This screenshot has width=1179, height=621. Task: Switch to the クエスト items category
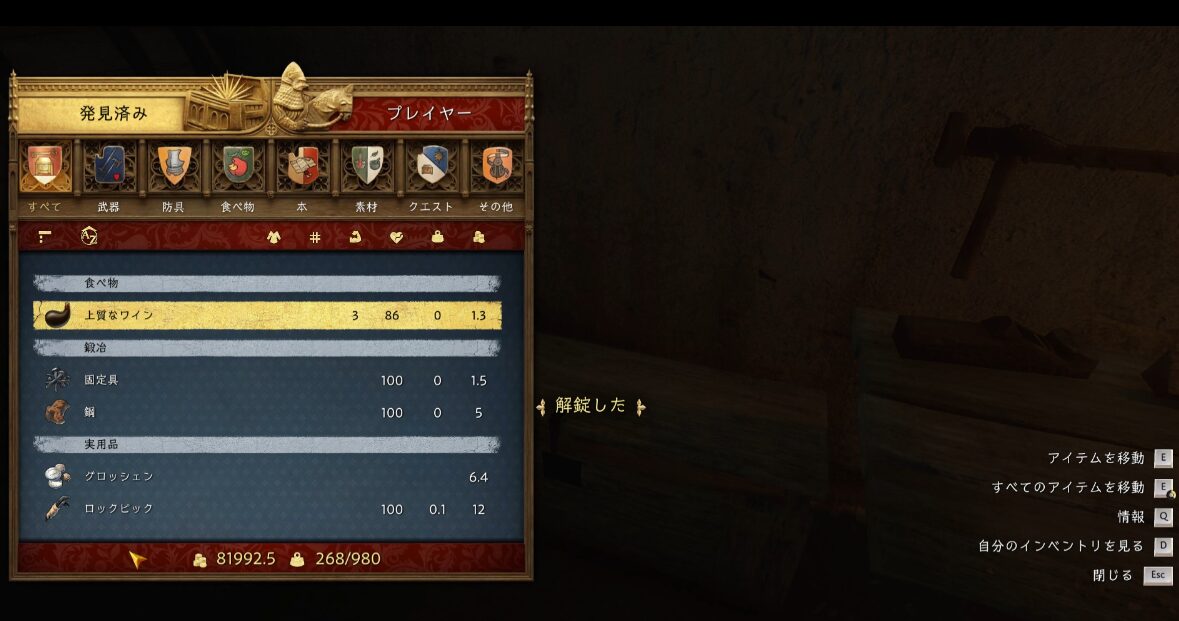432,167
